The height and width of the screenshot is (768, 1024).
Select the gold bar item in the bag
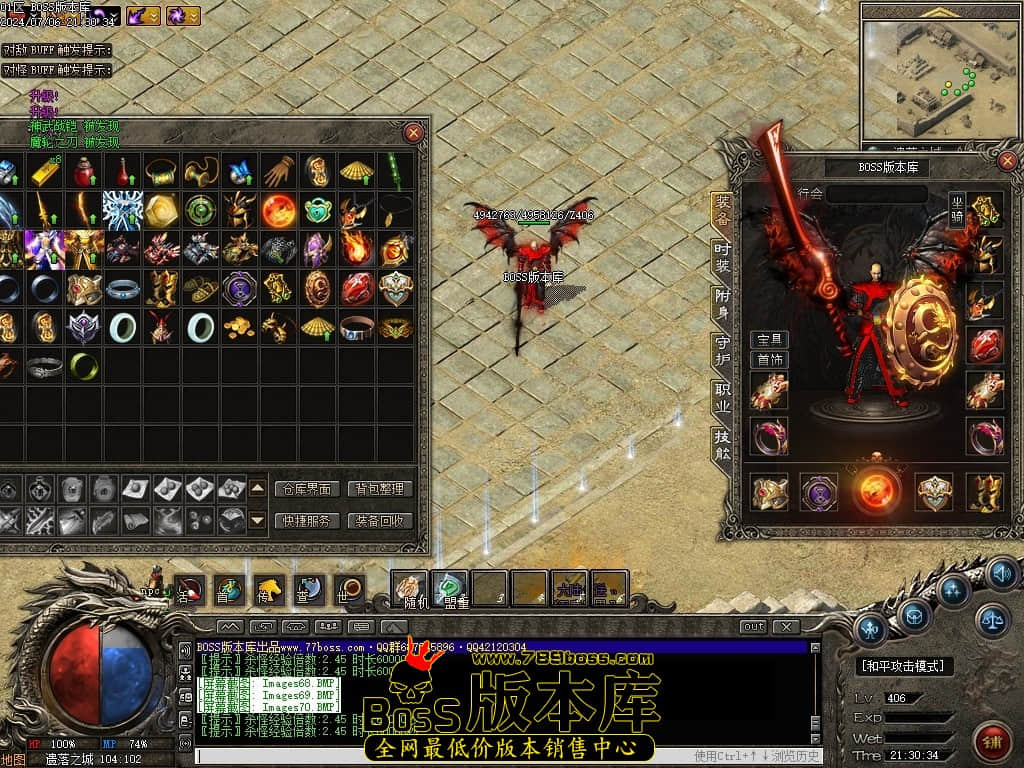click(x=43, y=171)
